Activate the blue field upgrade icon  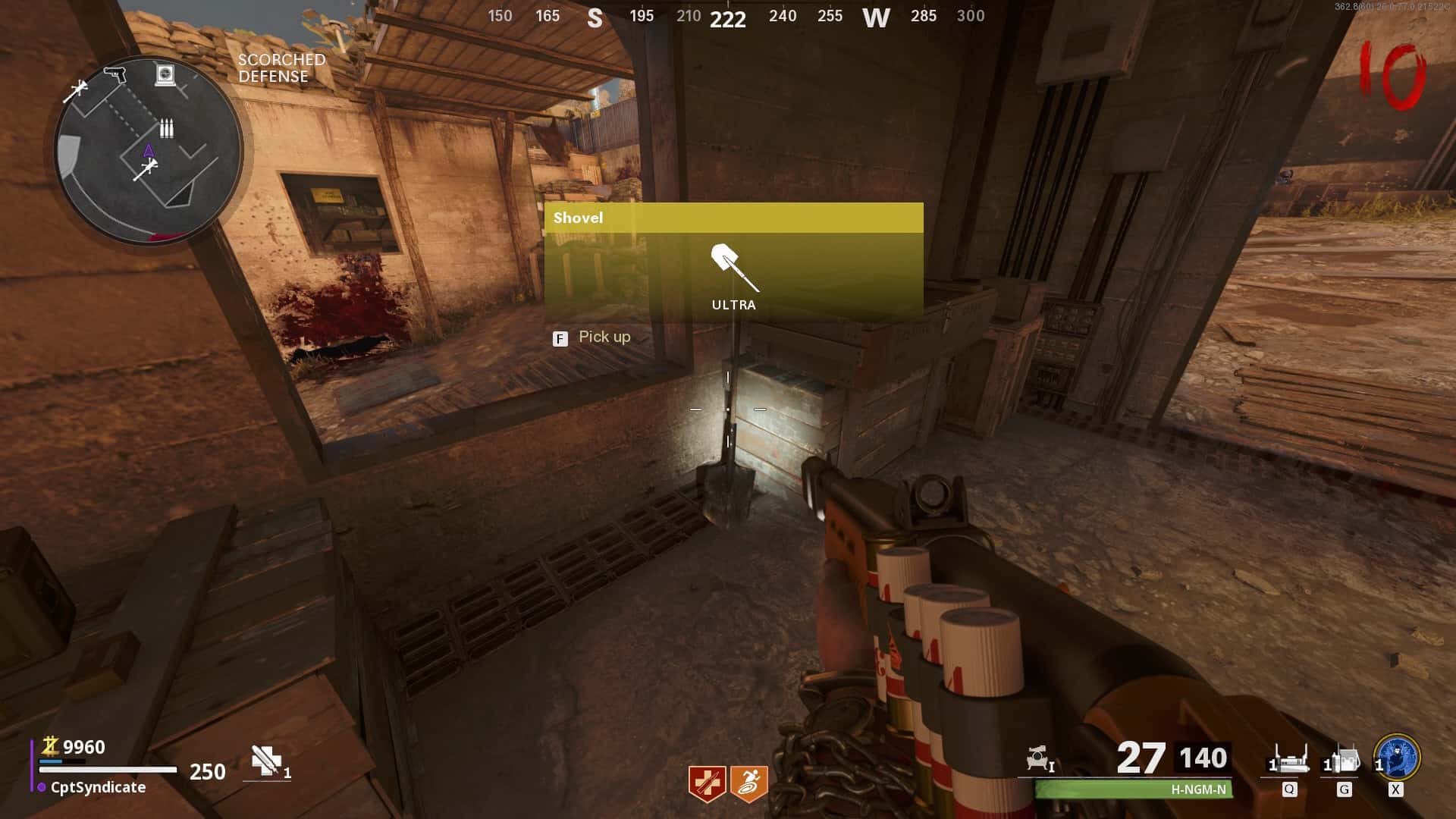(1396, 757)
